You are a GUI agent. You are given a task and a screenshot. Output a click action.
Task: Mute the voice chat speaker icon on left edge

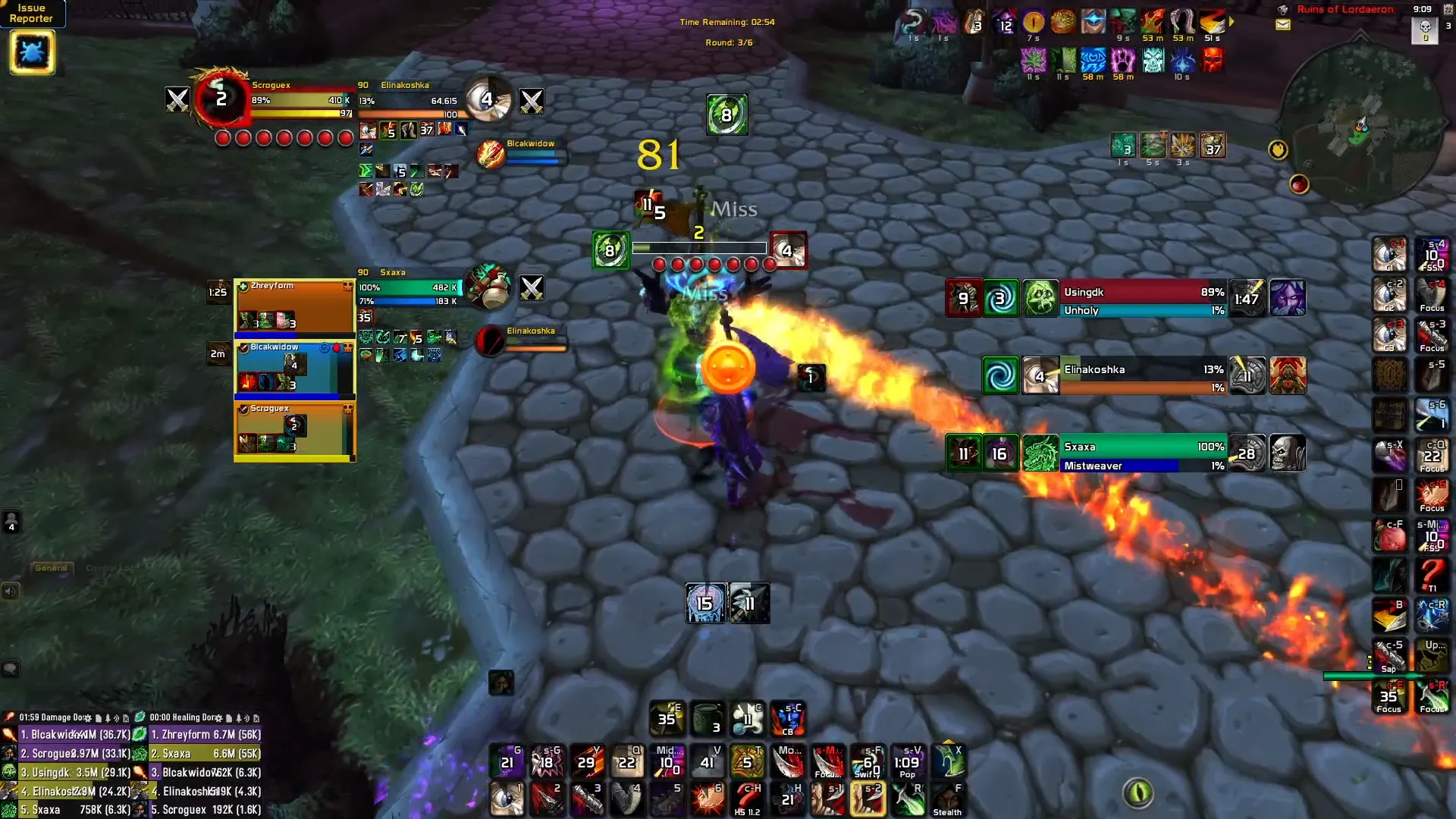click(11, 591)
